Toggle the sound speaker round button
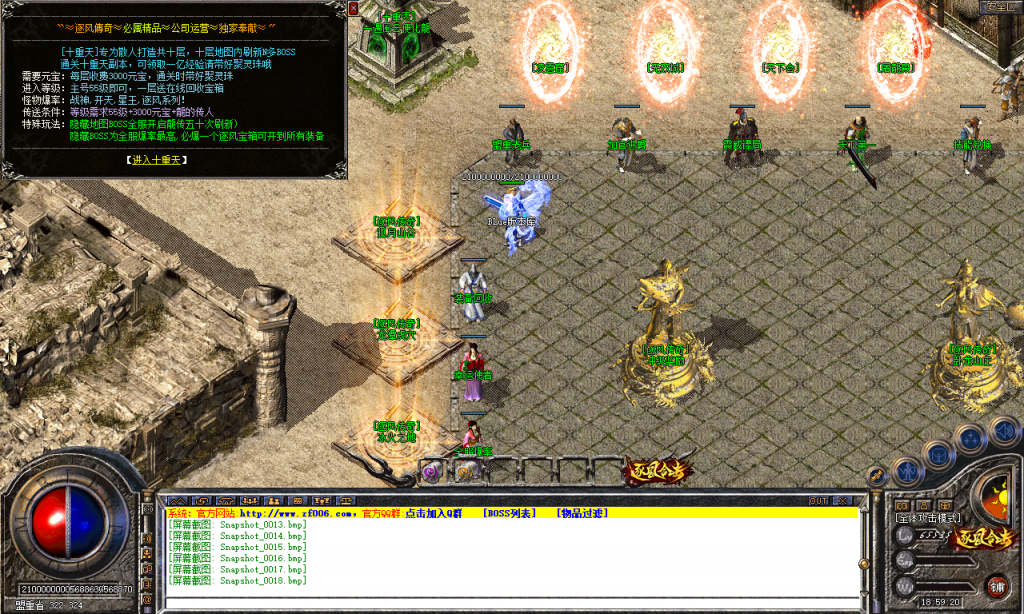 [1004, 430]
